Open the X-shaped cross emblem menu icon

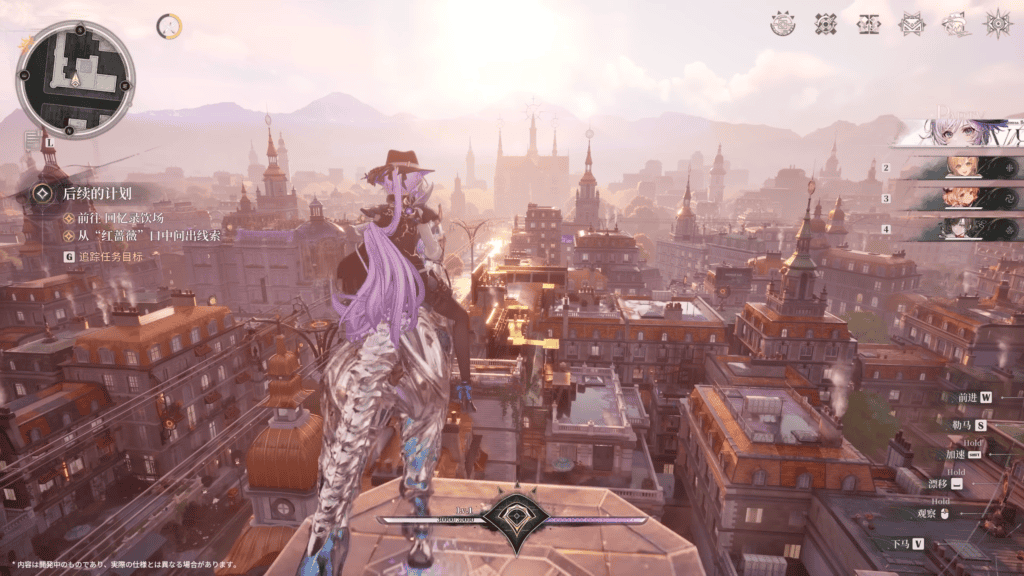[826, 24]
